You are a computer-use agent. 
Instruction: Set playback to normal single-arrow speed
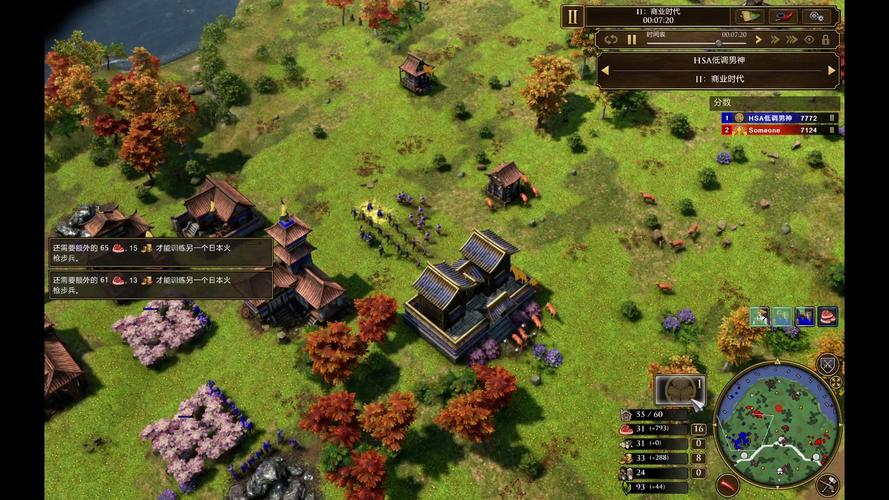(x=759, y=40)
